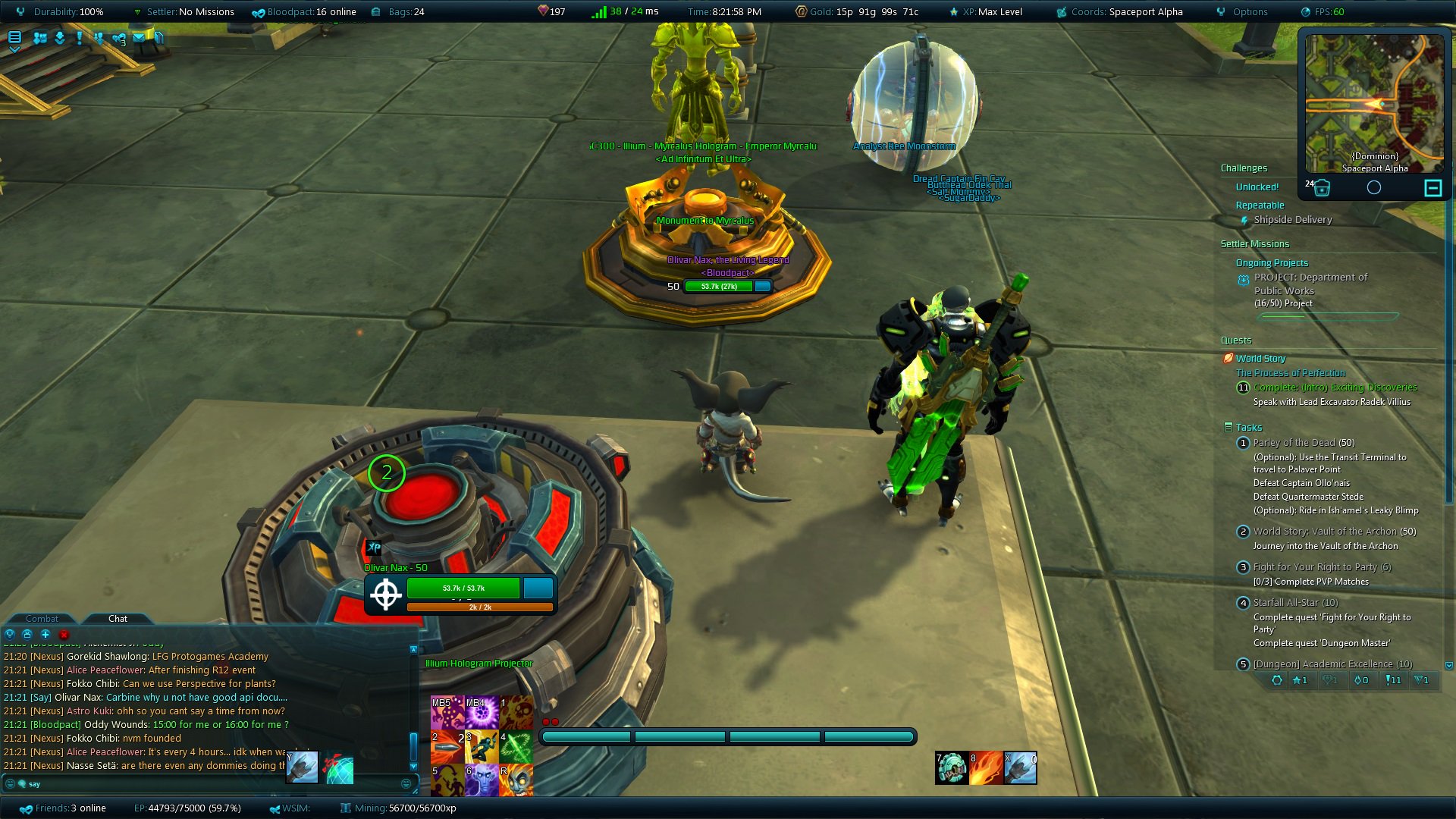
Task: Close chat window with red X
Action: click(x=64, y=634)
